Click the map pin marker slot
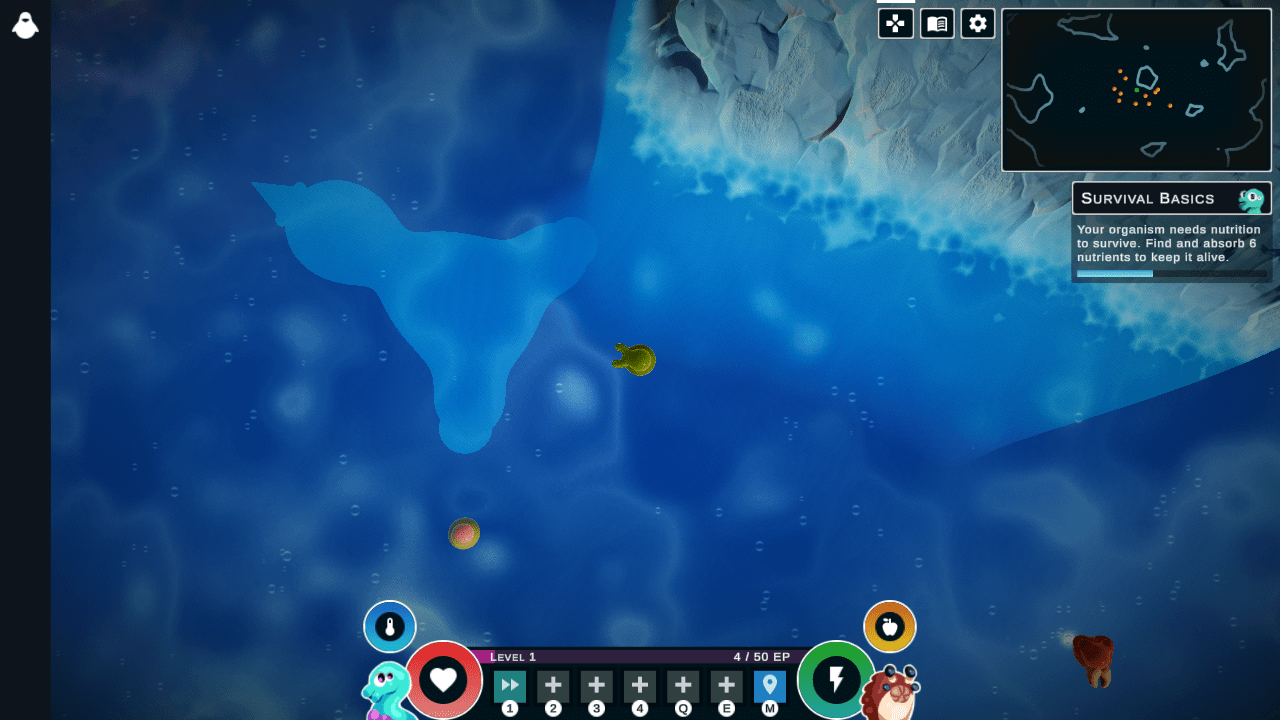This screenshot has width=1280, height=720. 769,686
